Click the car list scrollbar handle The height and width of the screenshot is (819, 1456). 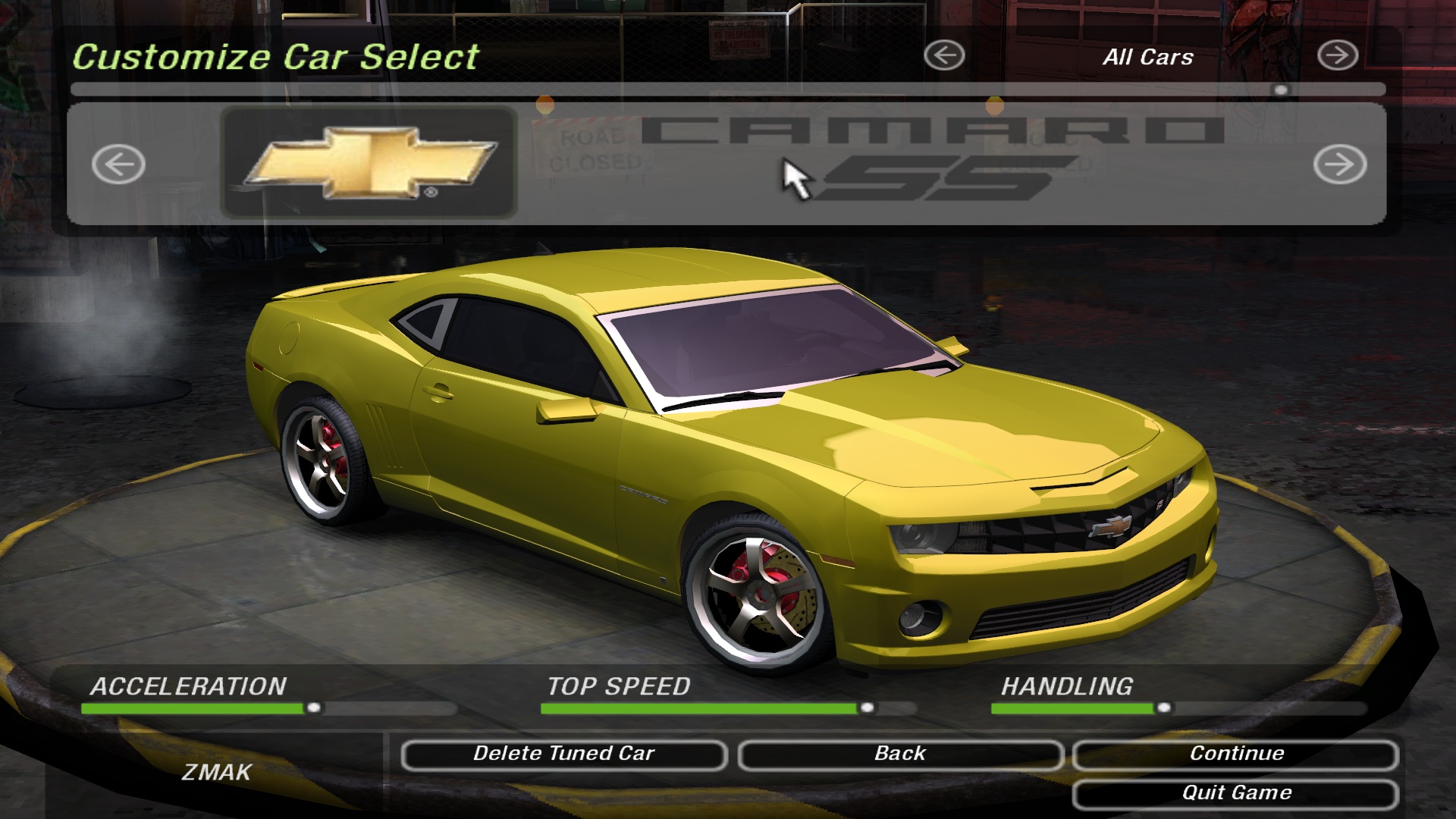1281,90
